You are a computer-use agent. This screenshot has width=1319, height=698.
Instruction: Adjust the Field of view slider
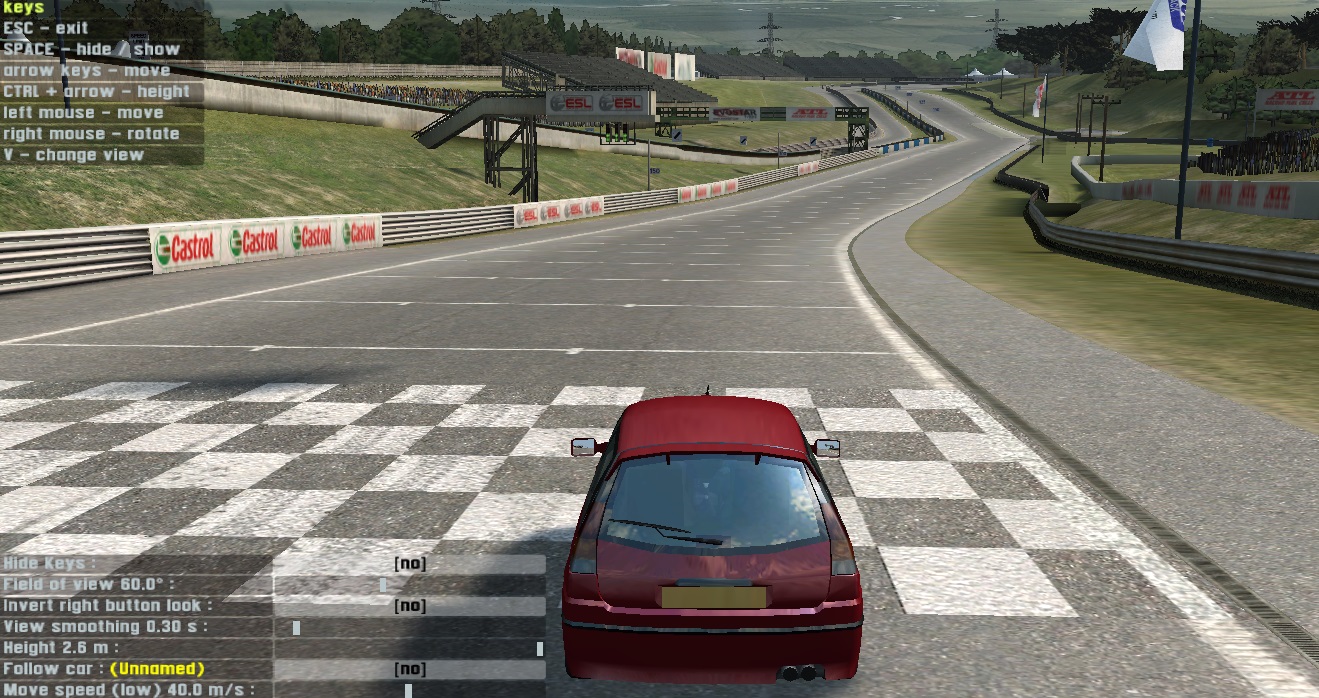383,585
